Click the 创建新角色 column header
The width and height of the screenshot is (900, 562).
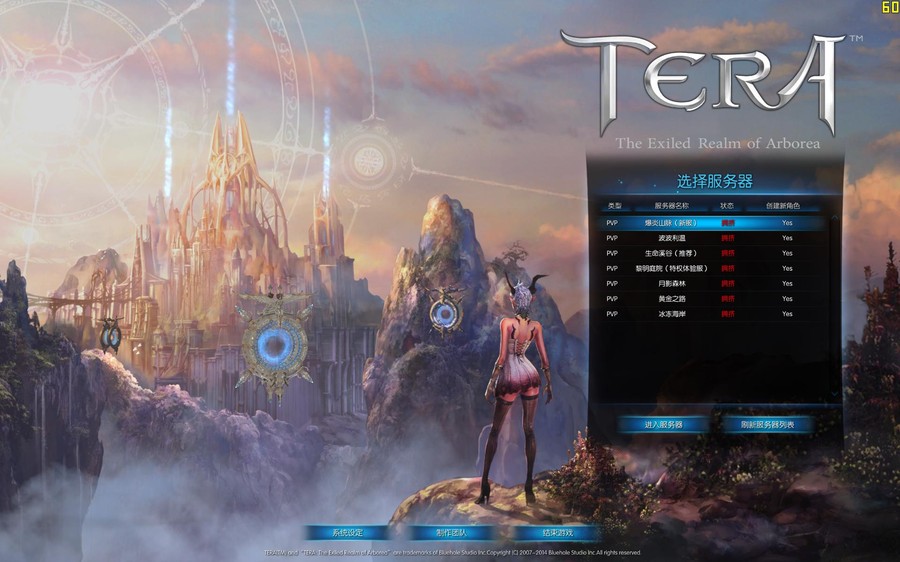coord(783,206)
